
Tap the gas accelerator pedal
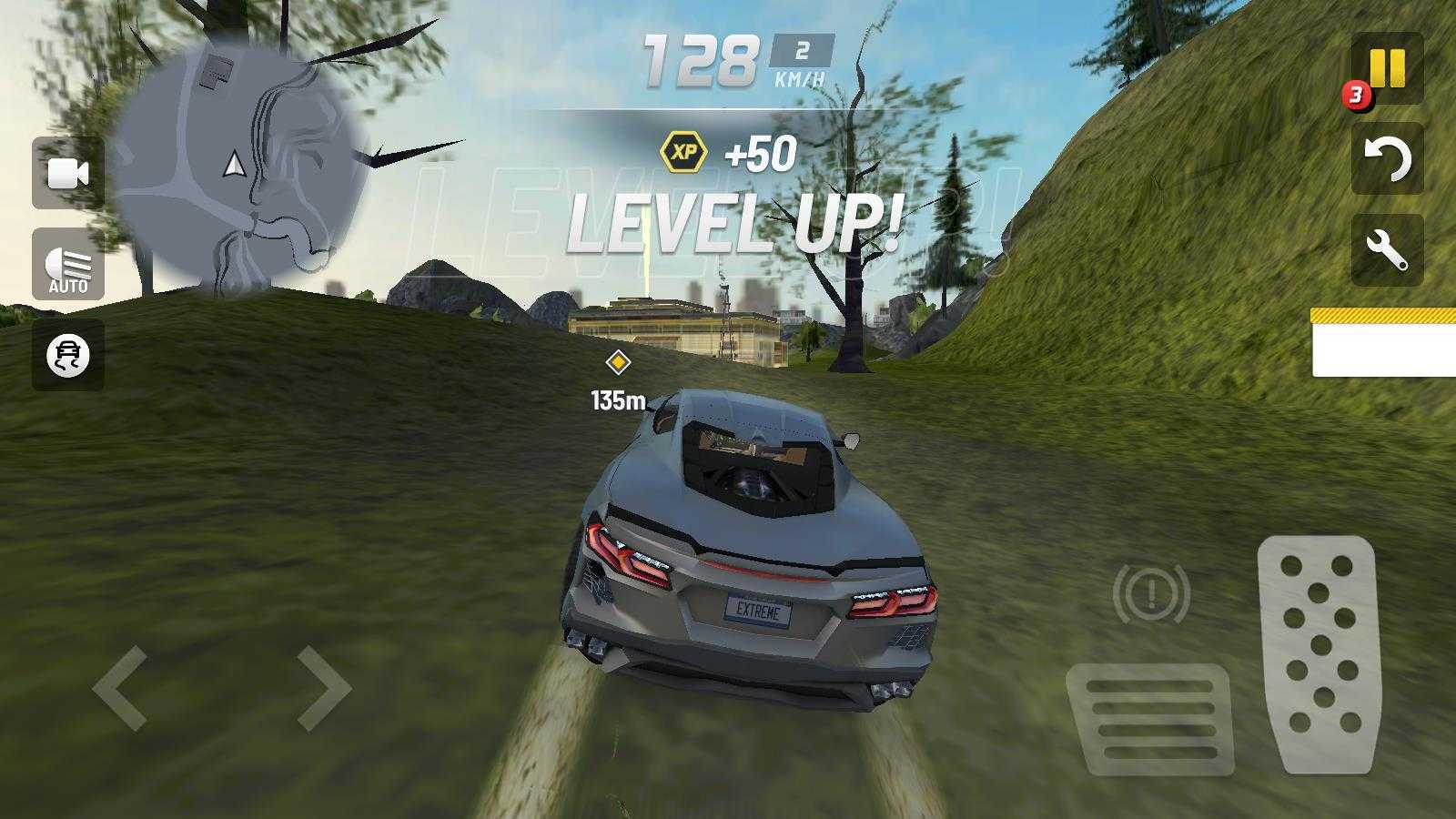click(x=1318, y=653)
